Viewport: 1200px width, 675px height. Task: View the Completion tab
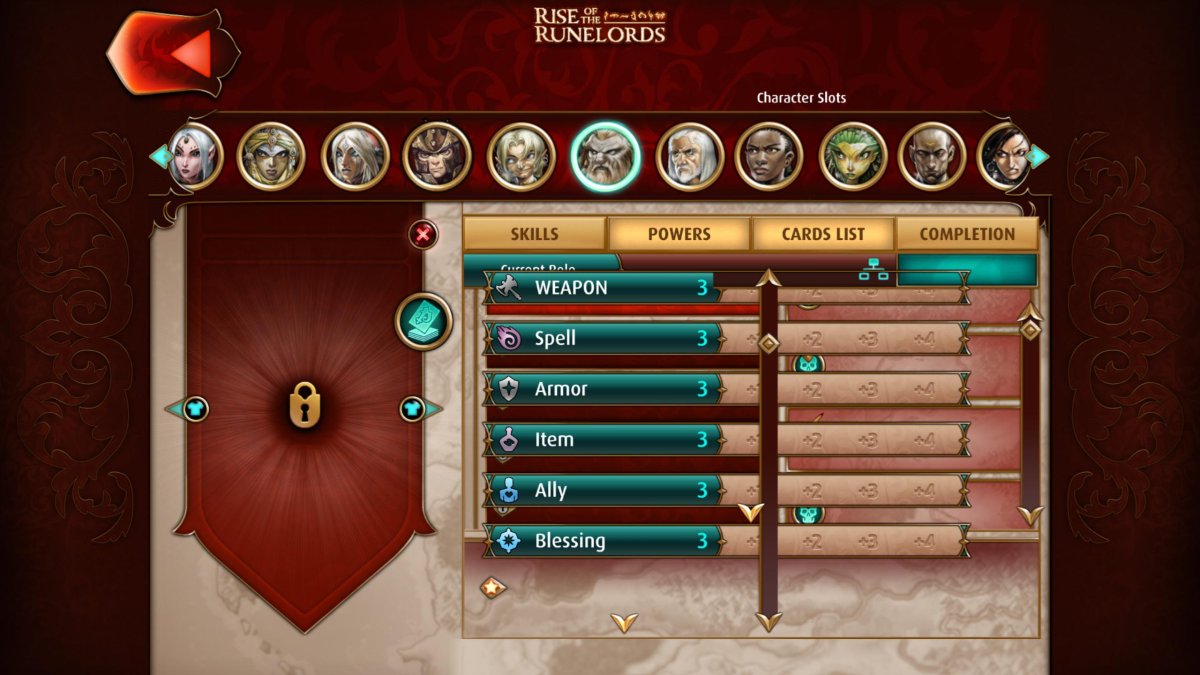click(x=967, y=234)
